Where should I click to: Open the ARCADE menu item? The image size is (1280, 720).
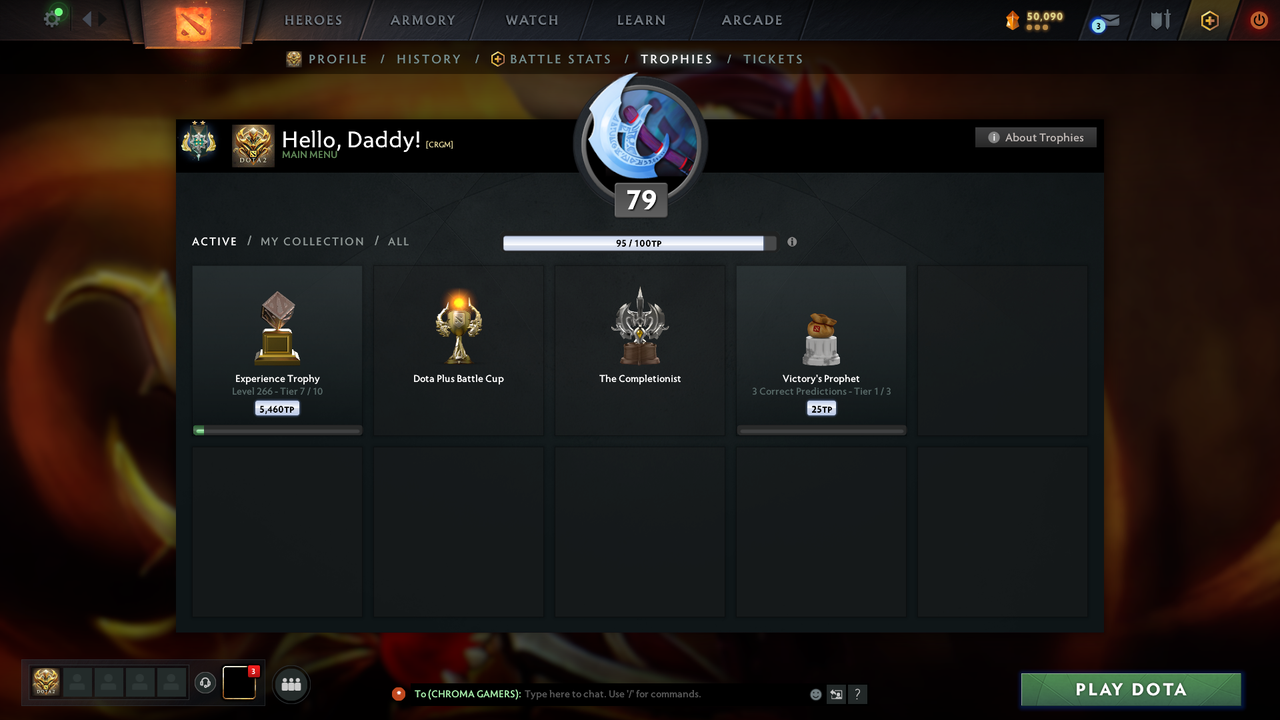pos(751,20)
